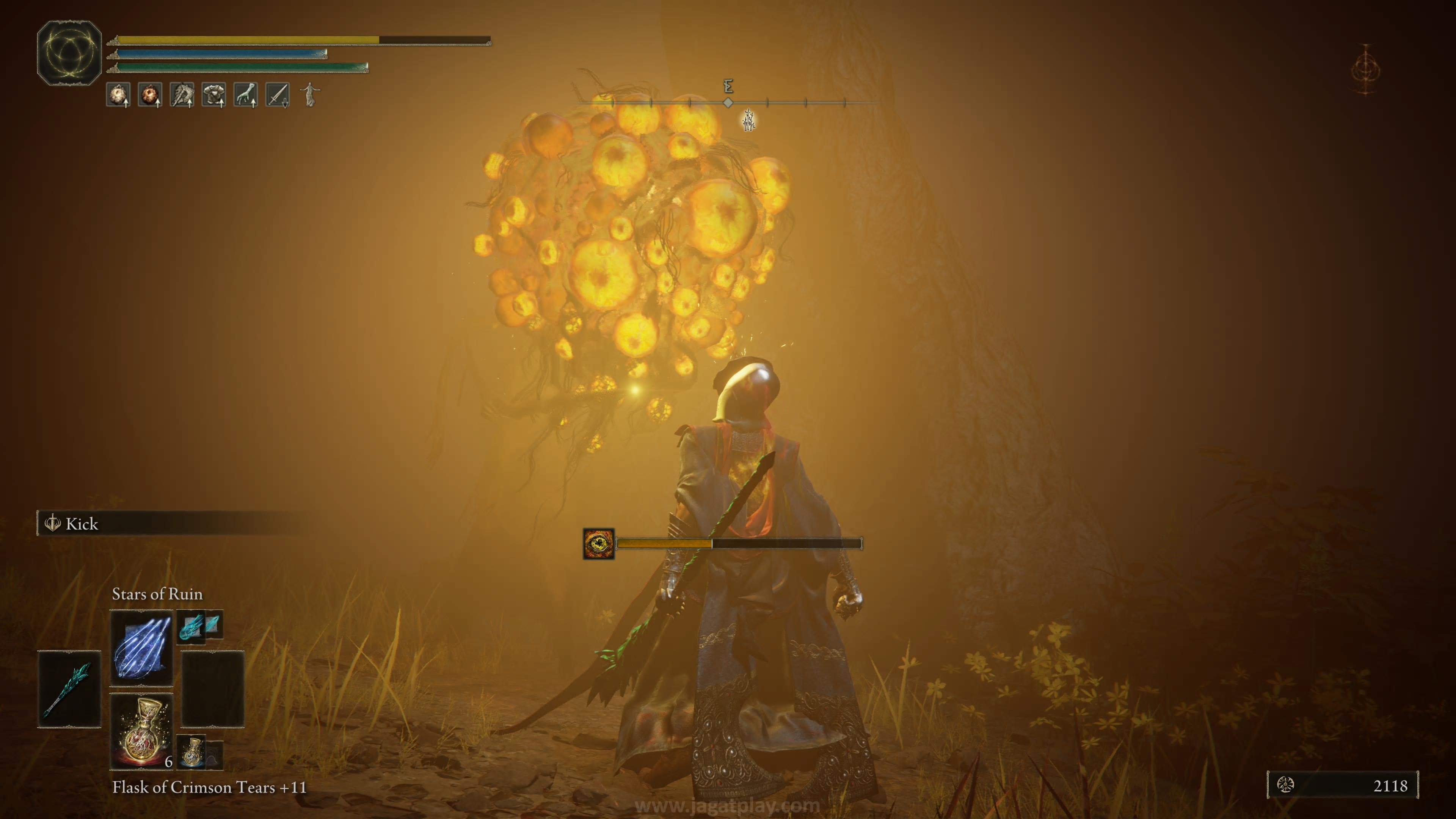Inspect the robed statue figure status icon

pos(310,94)
